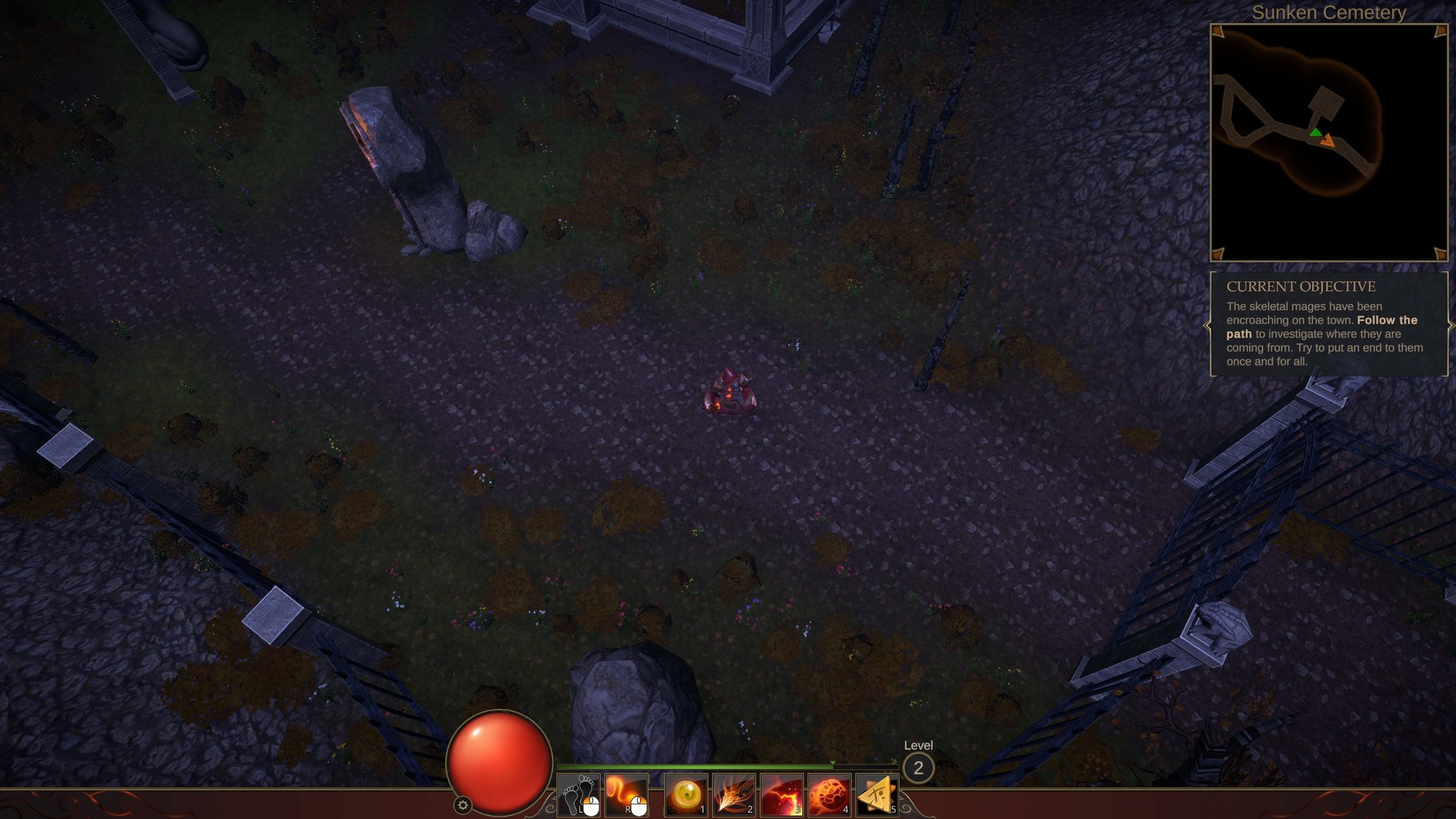Launch the molten meteor ability in slot 4
This screenshot has width=1456, height=819.
(830, 795)
